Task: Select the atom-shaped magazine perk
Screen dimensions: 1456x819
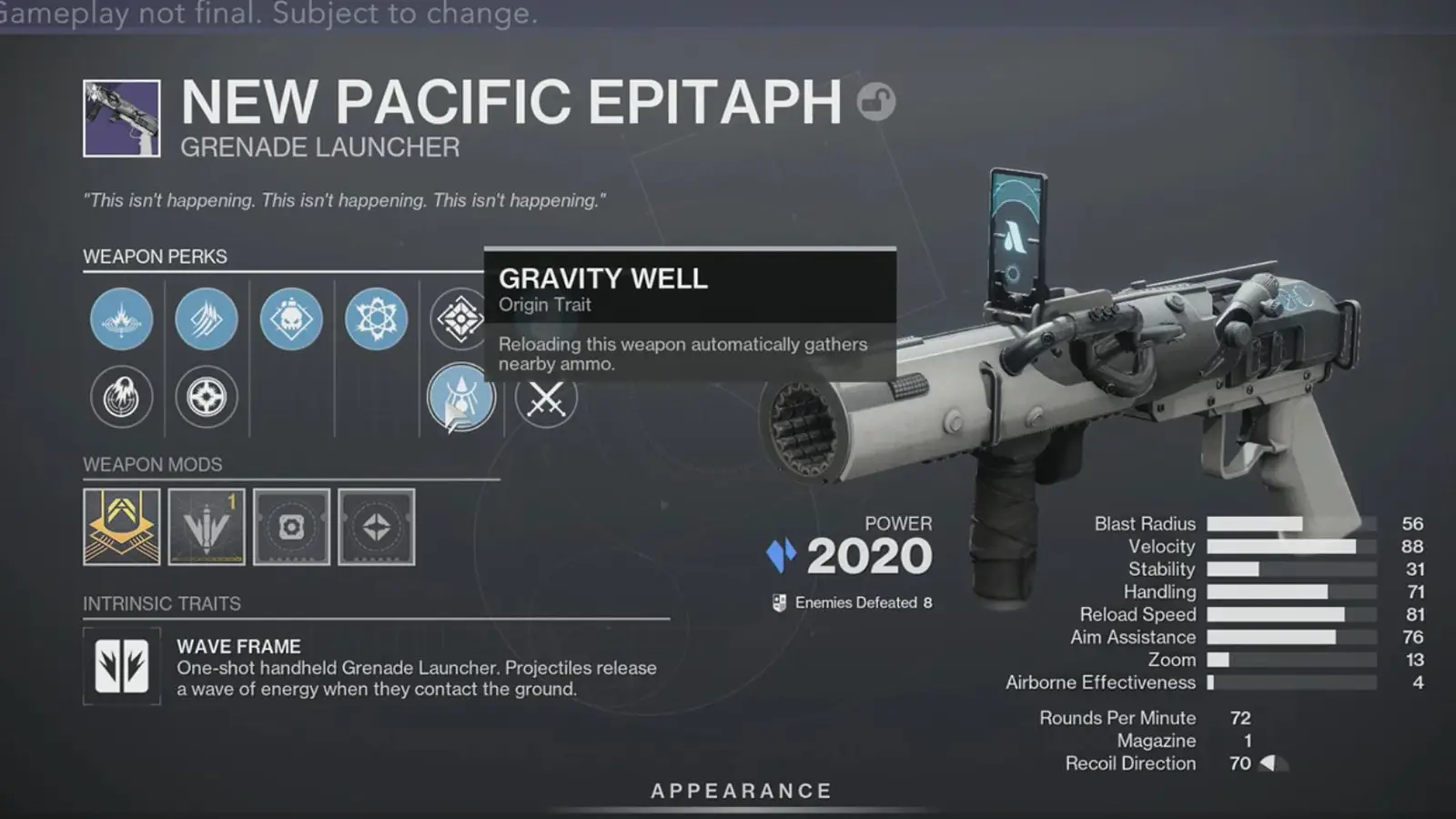Action: pos(376,319)
